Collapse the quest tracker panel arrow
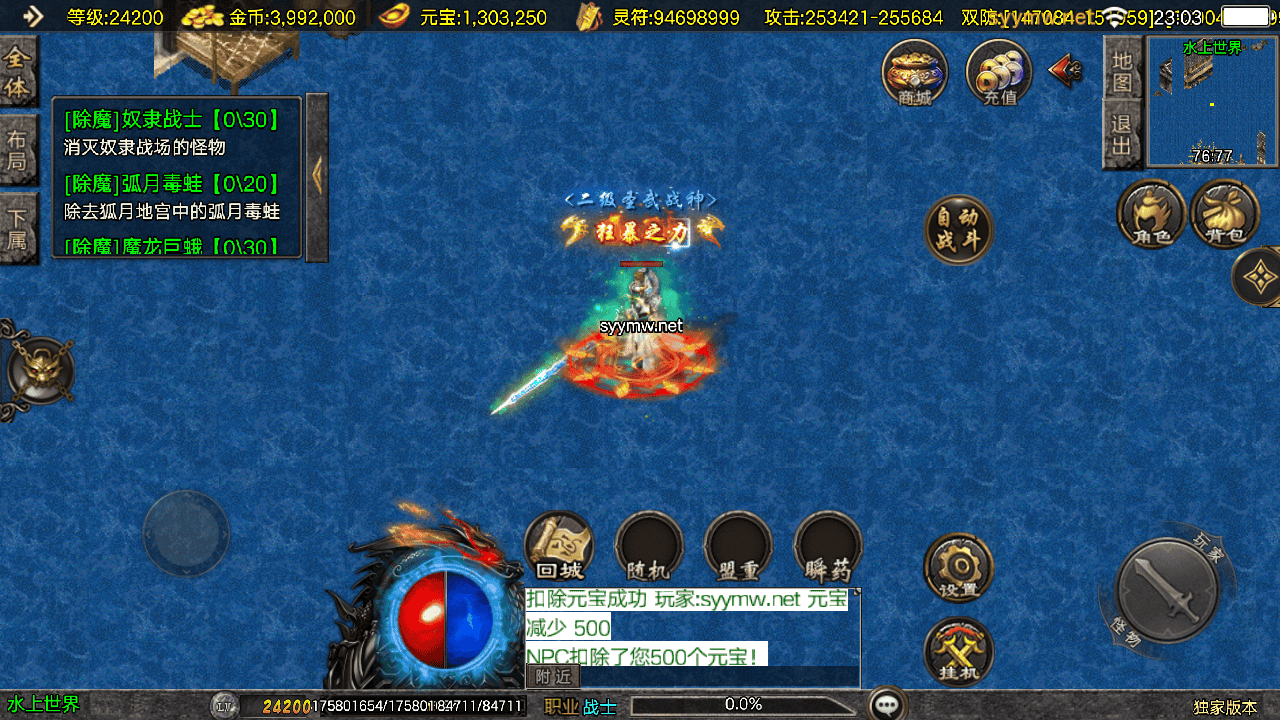The height and width of the screenshot is (720, 1280). 317,176
